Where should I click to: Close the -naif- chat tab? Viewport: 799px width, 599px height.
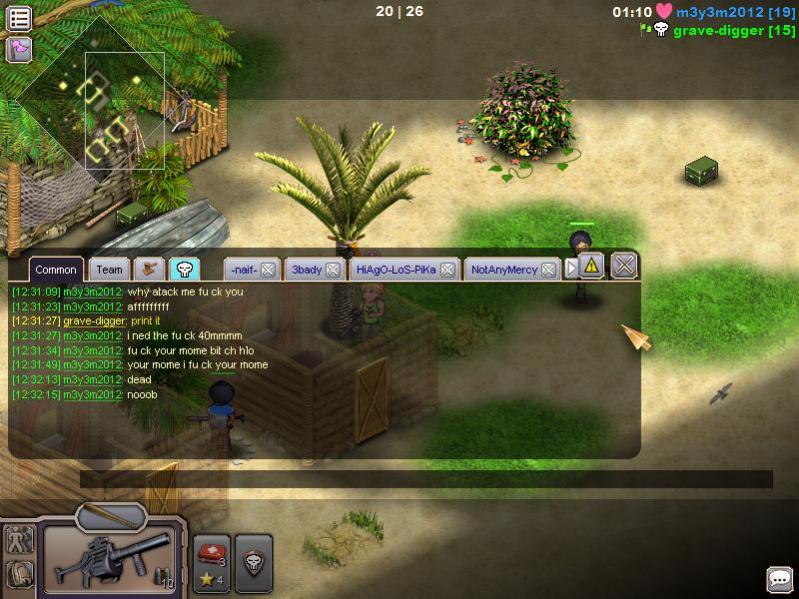(x=268, y=269)
